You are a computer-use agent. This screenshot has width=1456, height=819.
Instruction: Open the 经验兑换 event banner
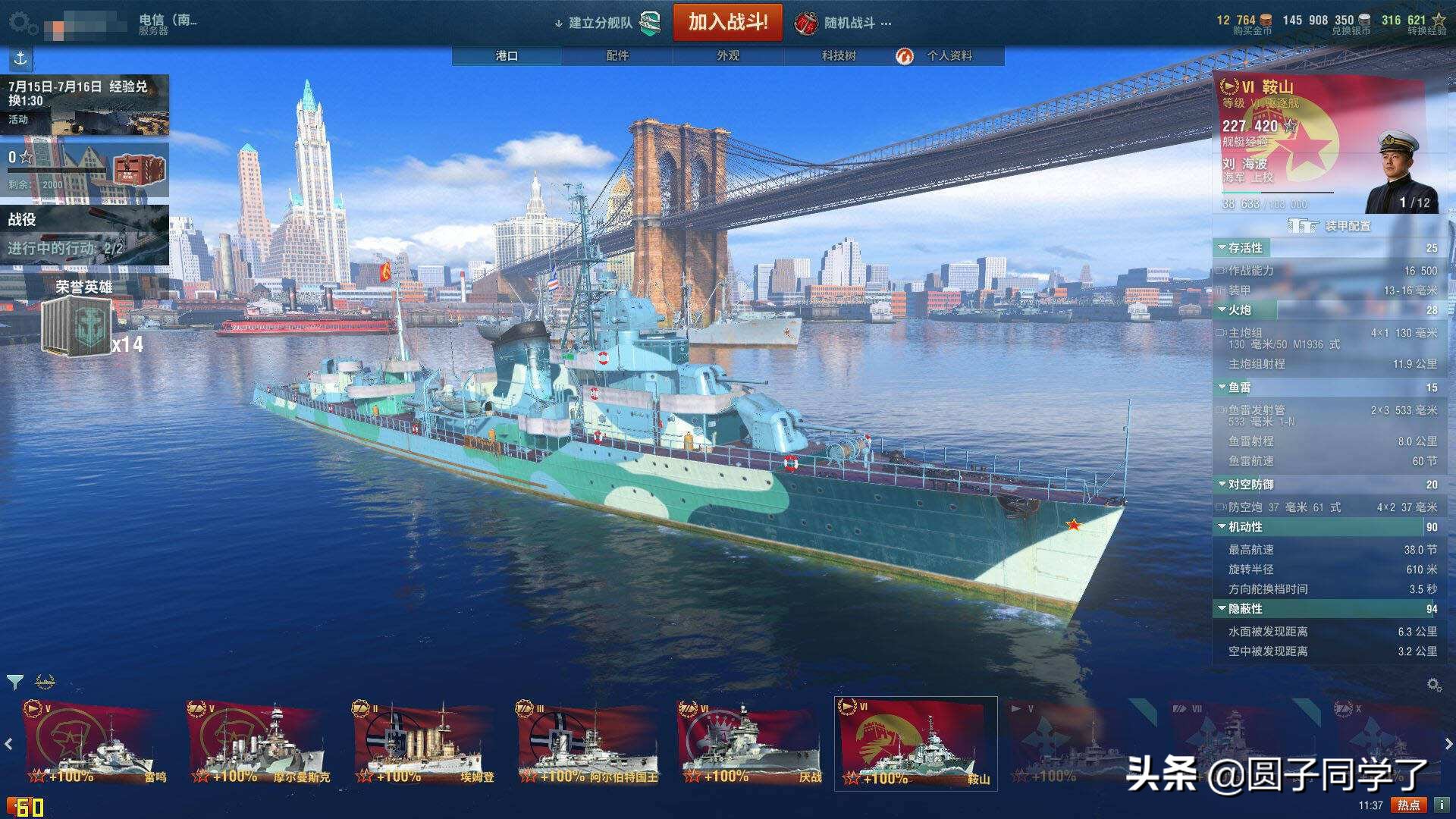pos(84,104)
